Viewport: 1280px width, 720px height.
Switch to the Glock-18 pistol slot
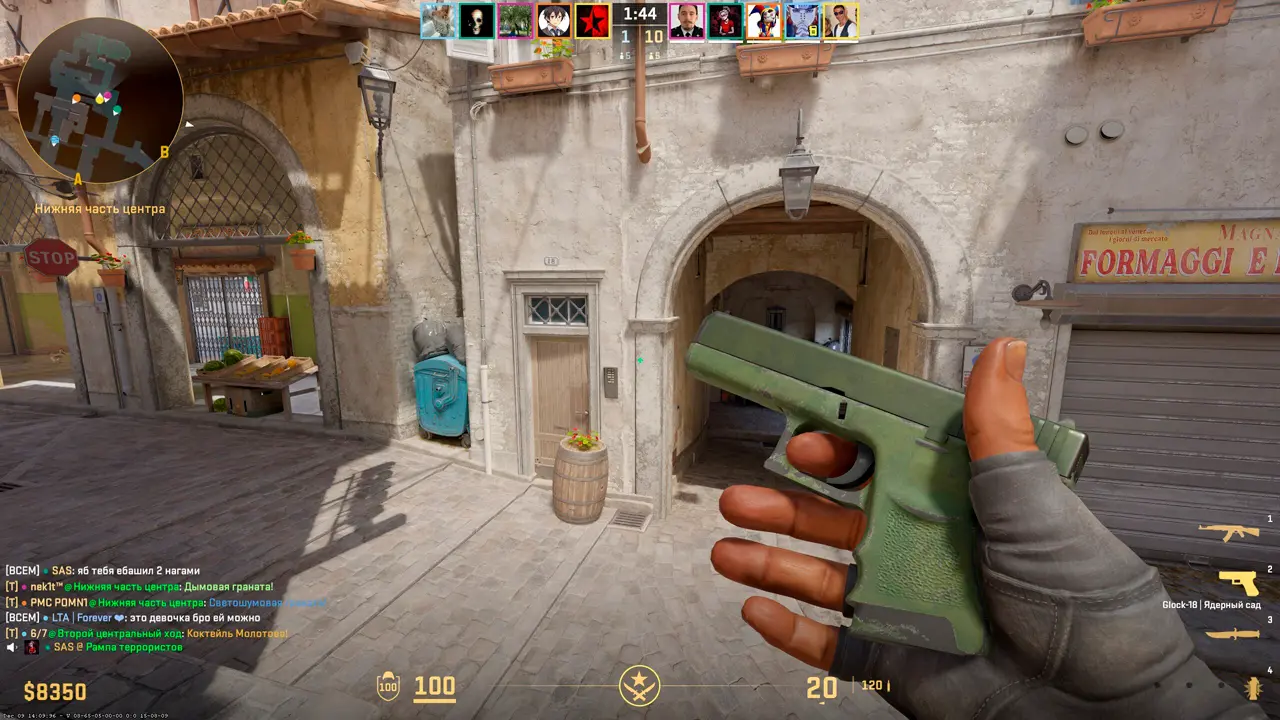[1238, 582]
